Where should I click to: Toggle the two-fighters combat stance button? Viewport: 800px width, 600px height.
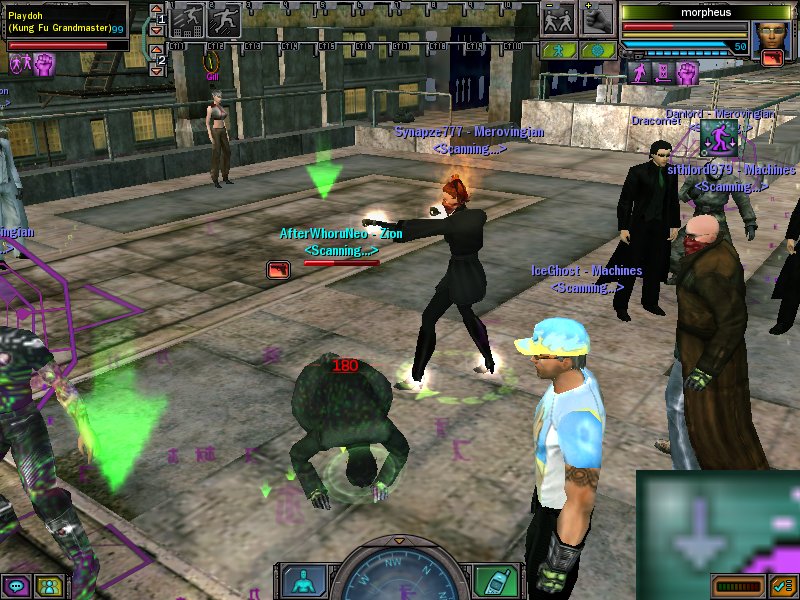[x=559, y=19]
